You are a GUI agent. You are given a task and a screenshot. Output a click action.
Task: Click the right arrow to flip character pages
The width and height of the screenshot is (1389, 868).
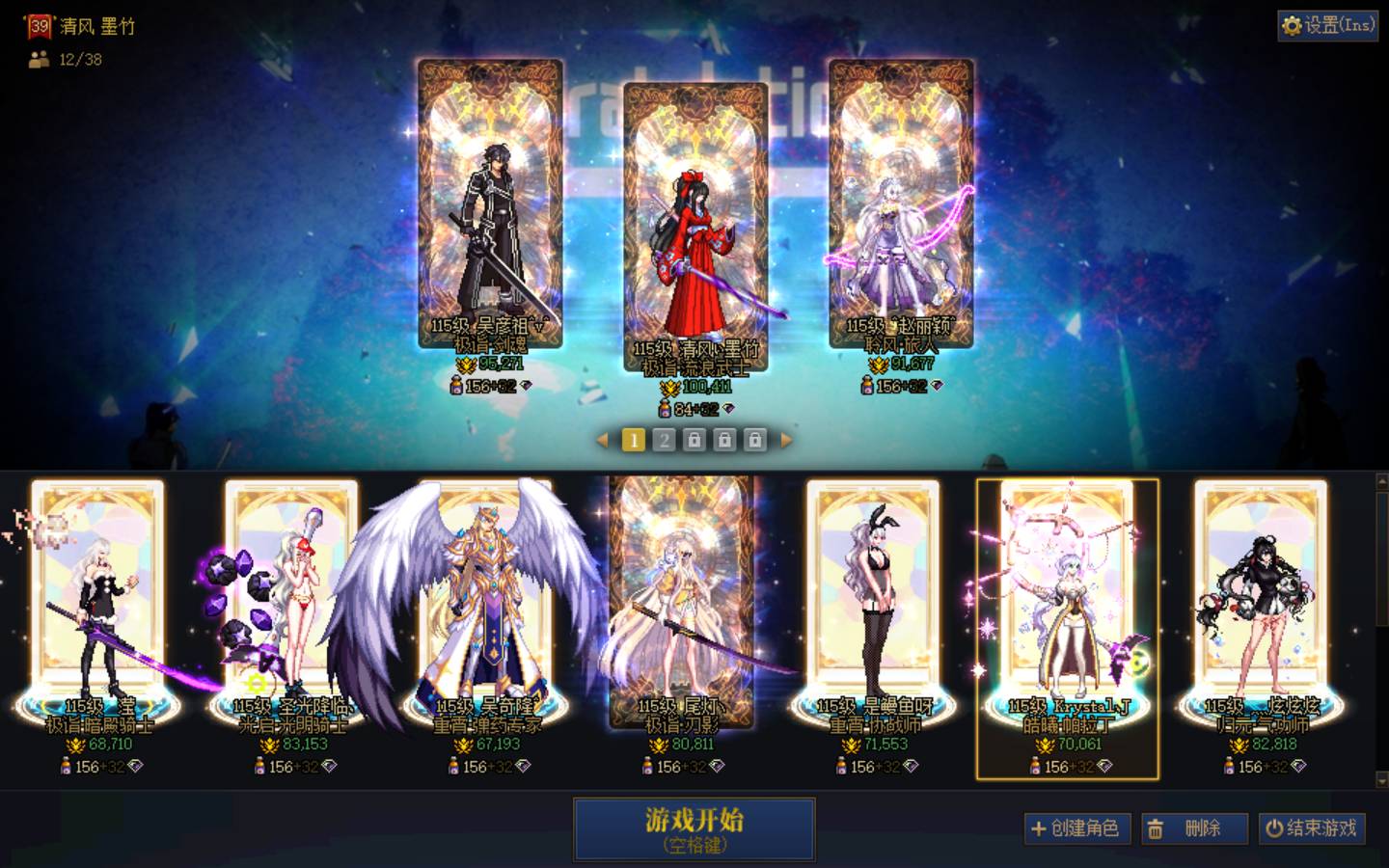[783, 440]
